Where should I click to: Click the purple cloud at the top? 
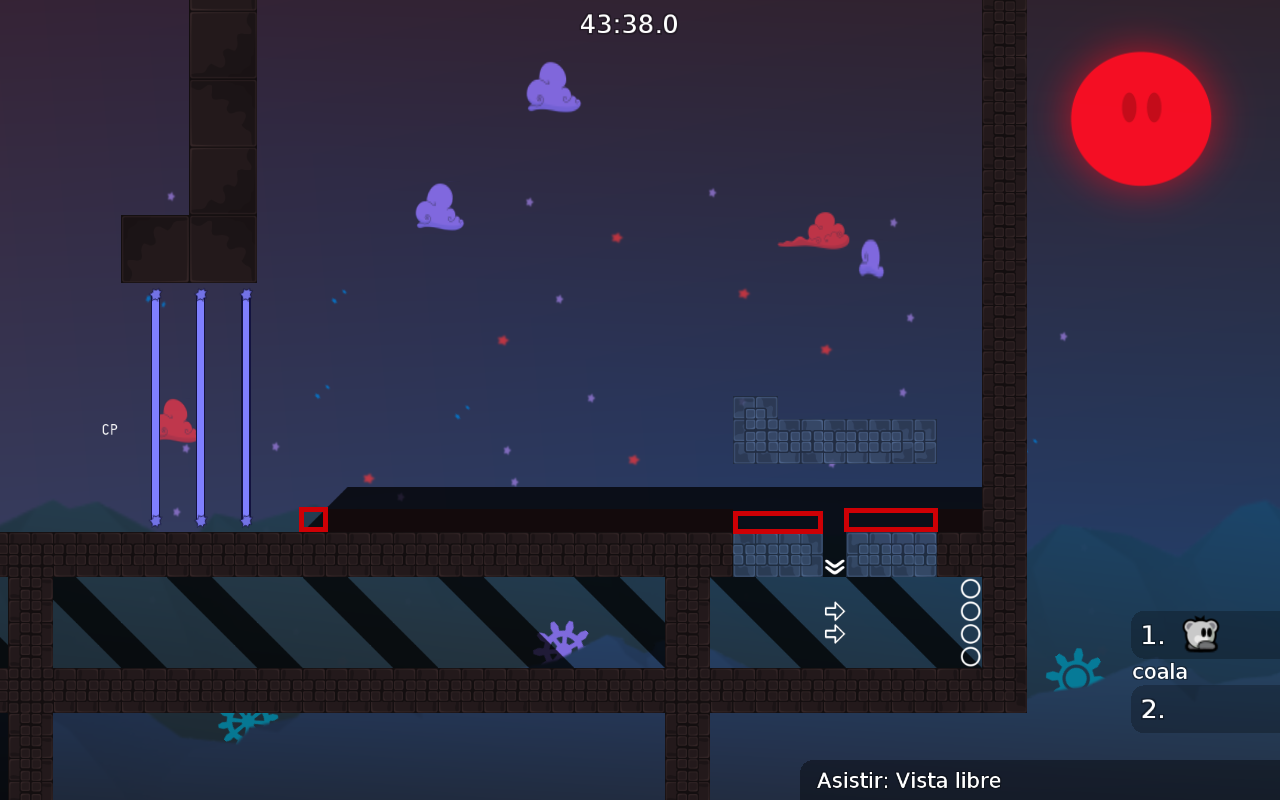tap(552, 88)
